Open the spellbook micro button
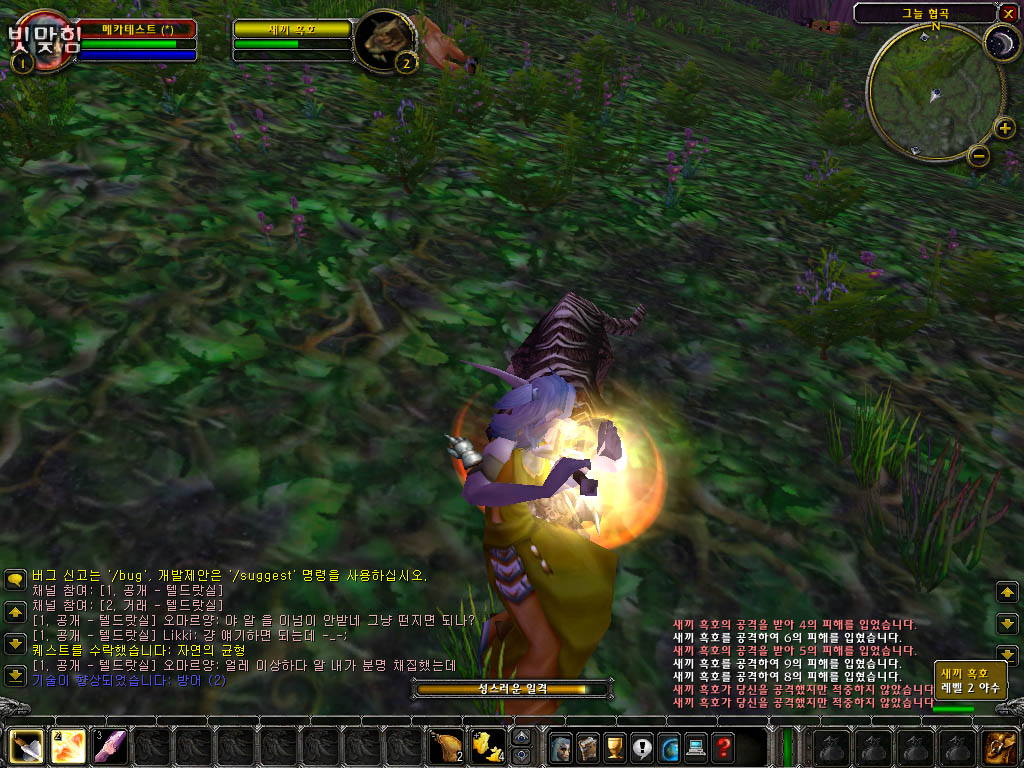Viewport: 1024px width, 768px height. [x=586, y=746]
